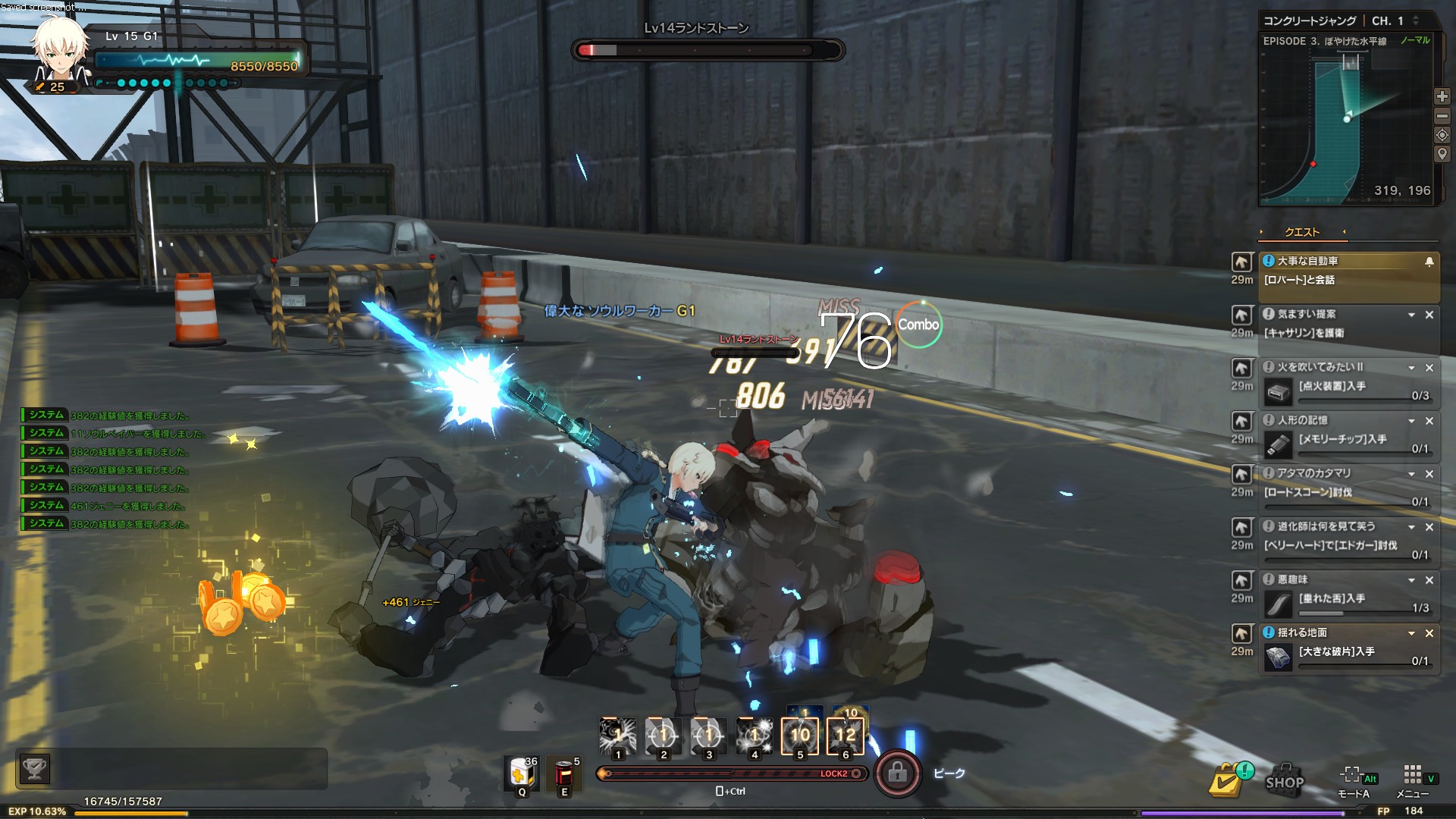Click navigation arrow beside アタマのカタマリ quest

tap(1241, 475)
